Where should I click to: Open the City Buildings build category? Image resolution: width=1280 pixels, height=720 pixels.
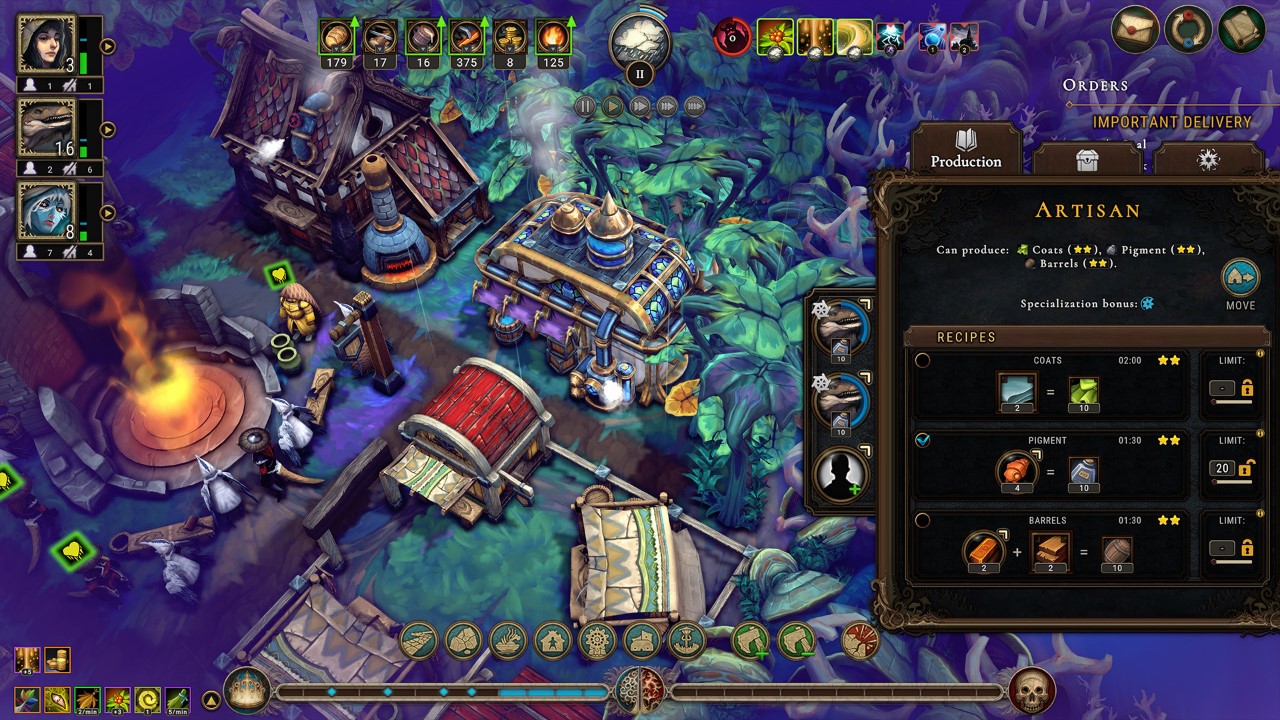[x=641, y=642]
